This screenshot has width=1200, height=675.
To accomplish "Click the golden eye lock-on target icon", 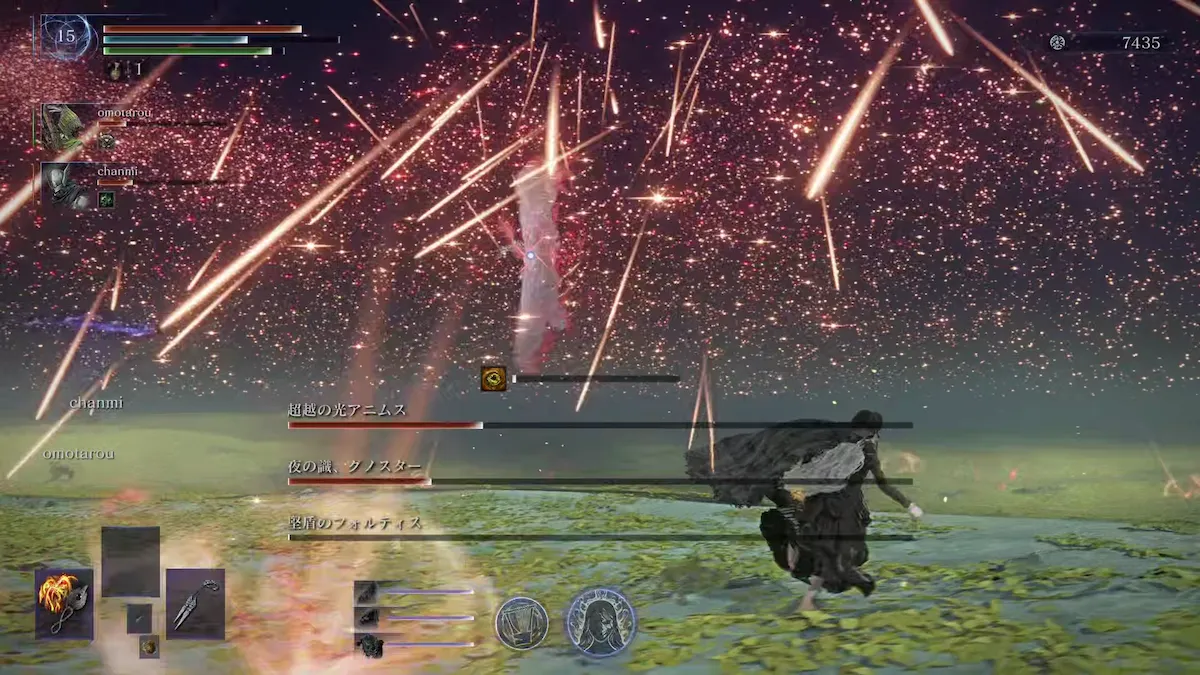I will point(493,378).
